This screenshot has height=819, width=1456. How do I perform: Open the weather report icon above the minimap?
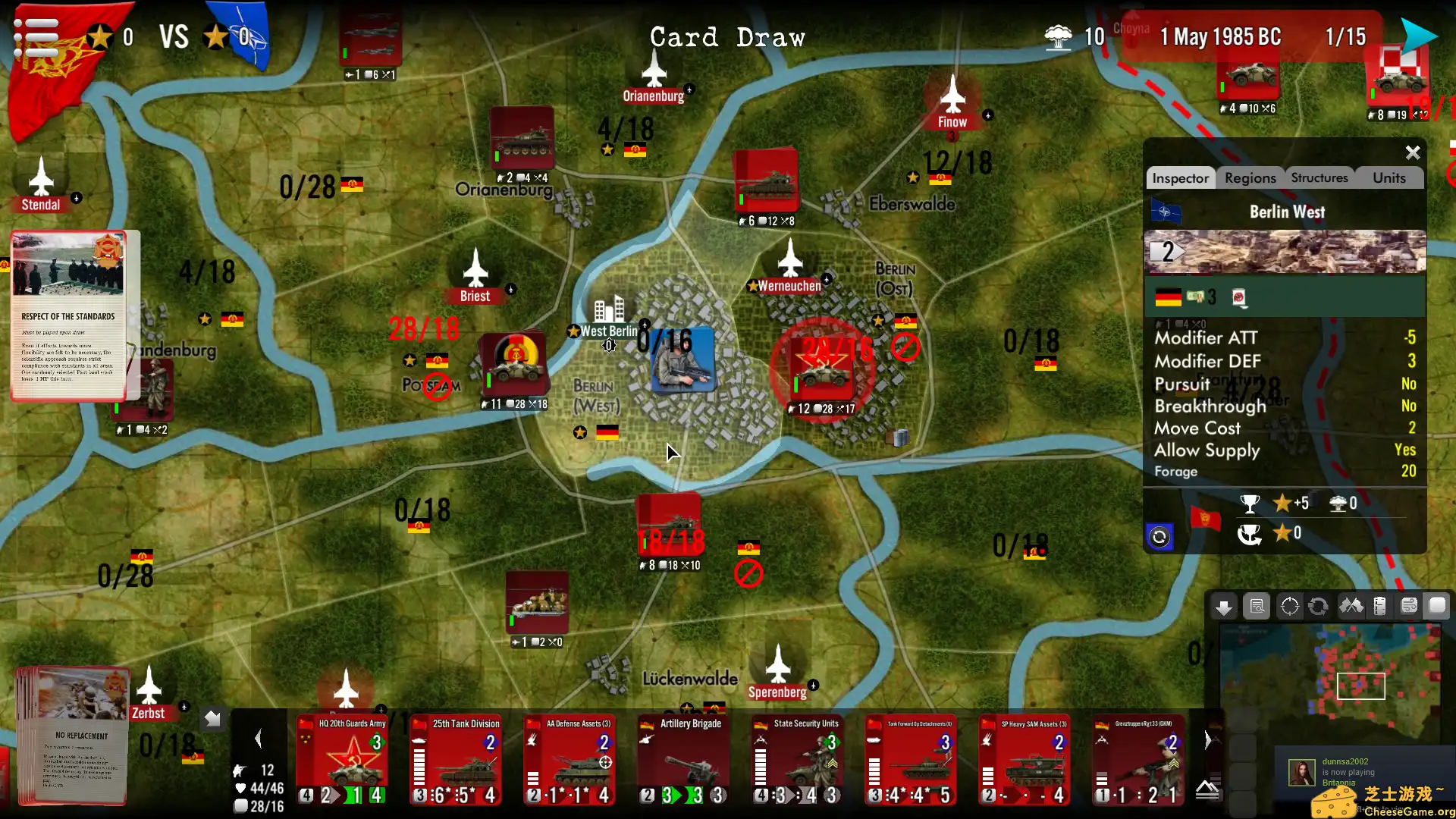pyautogui.click(x=1410, y=606)
